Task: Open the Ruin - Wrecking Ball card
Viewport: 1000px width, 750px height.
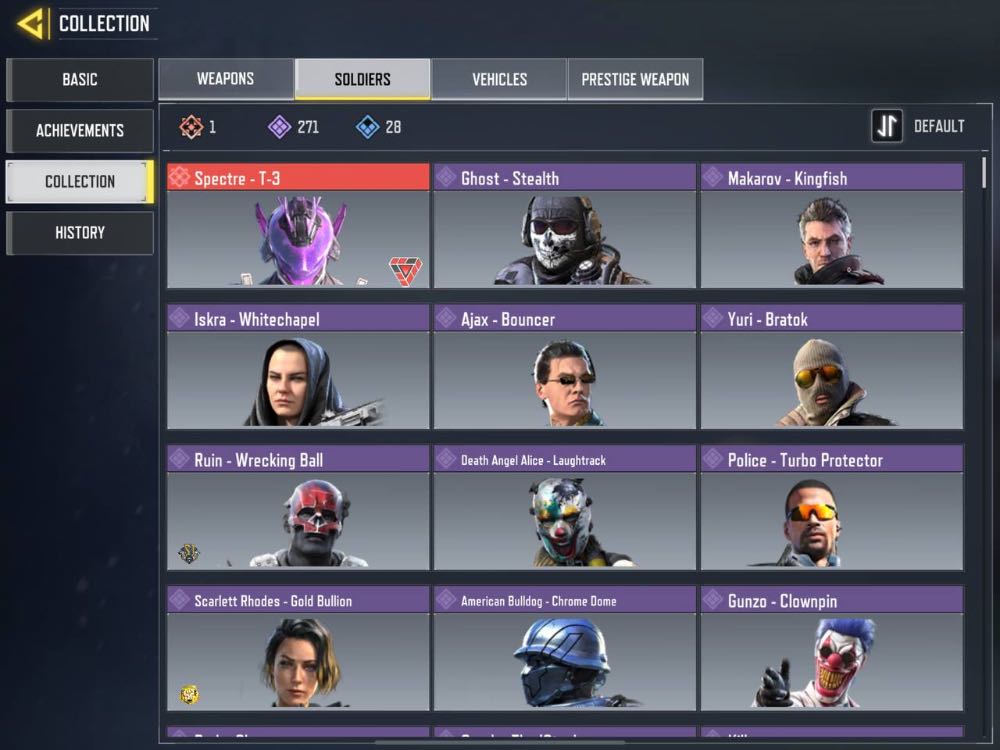Action: click(298, 508)
